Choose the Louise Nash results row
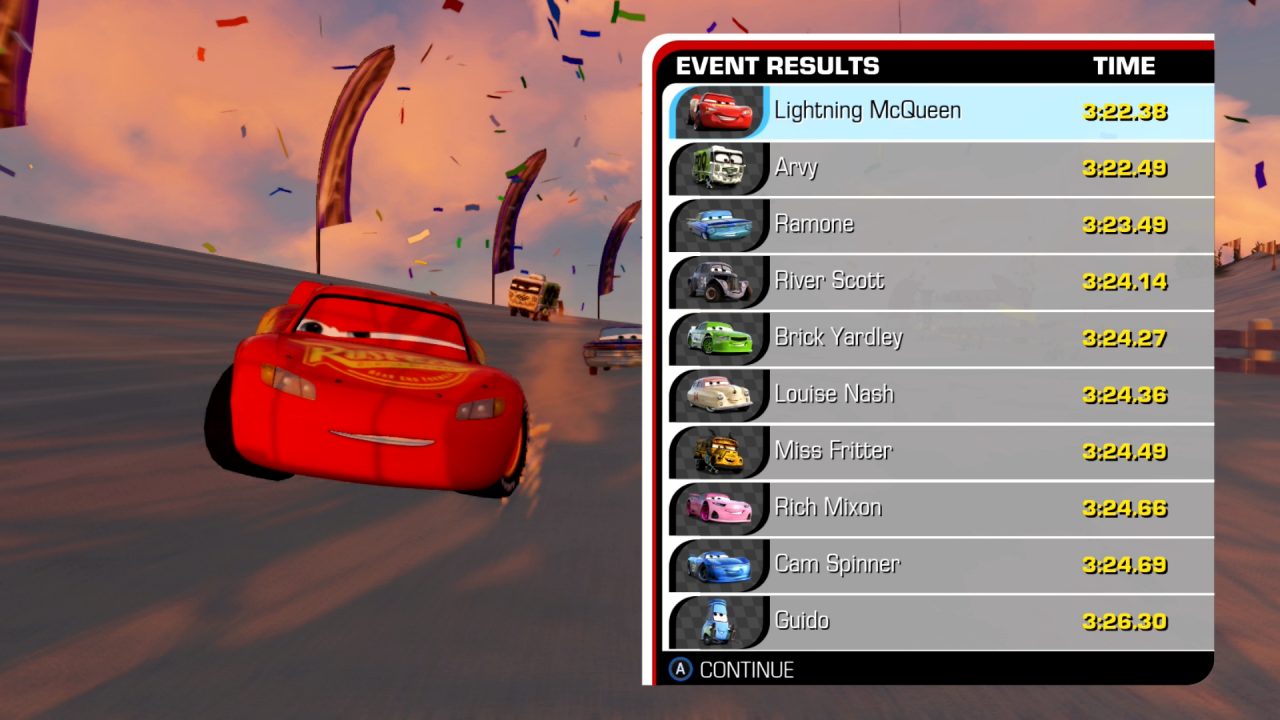The width and height of the screenshot is (1280, 720). coord(940,394)
